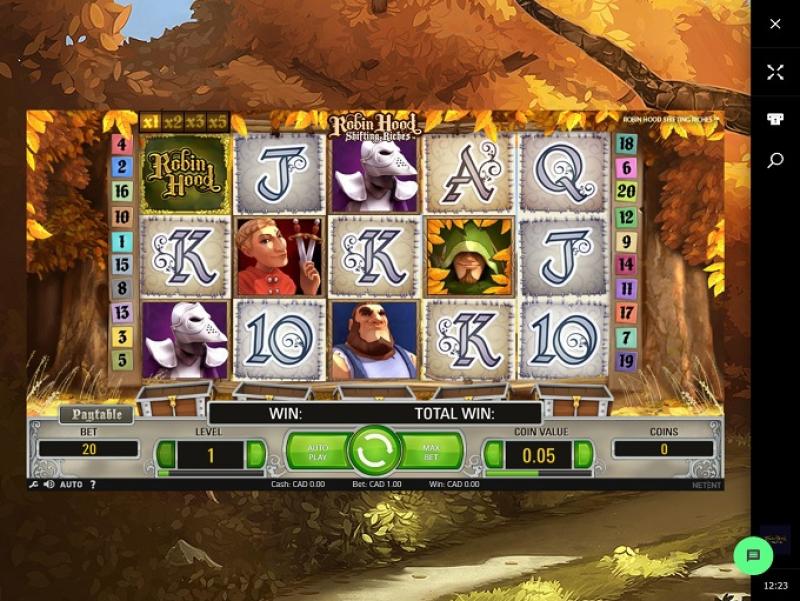The height and width of the screenshot is (601, 800).
Task: Raise the coin value
Action: 583,455
